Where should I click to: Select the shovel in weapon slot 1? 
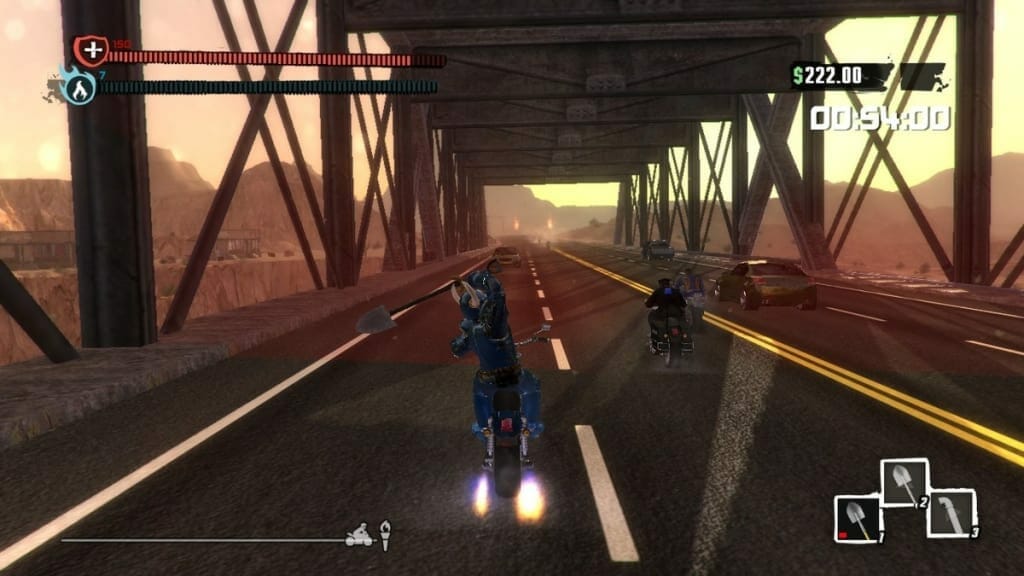point(857,519)
